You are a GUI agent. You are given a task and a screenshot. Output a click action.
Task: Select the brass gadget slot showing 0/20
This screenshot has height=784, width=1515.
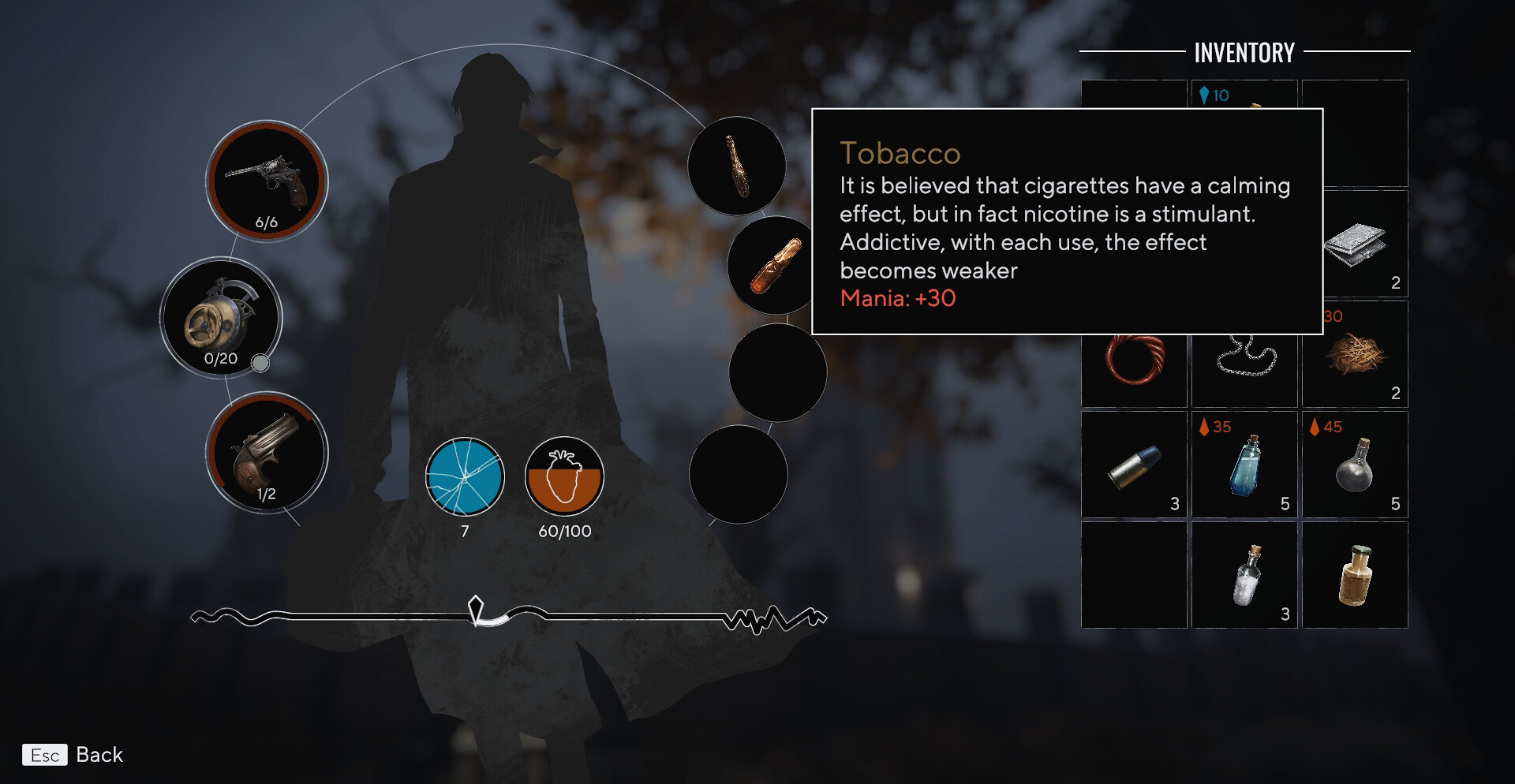click(x=220, y=318)
